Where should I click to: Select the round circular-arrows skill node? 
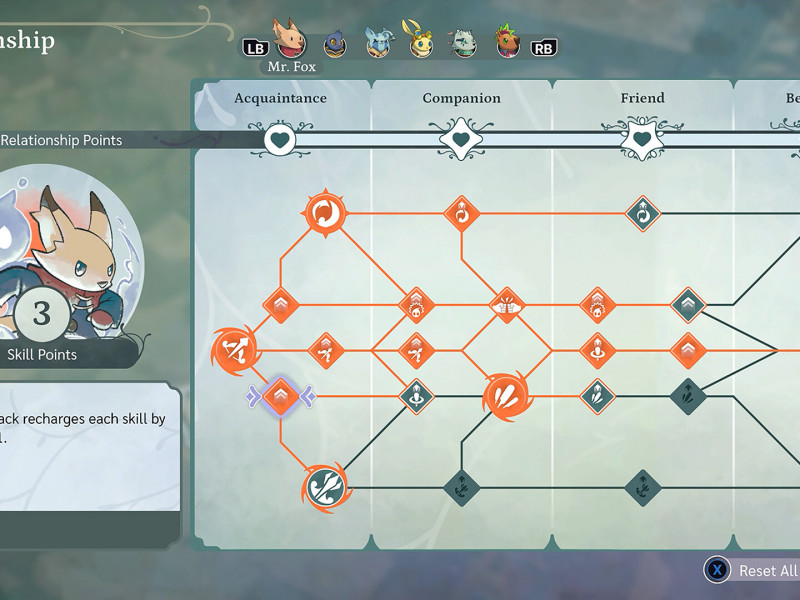(324, 213)
